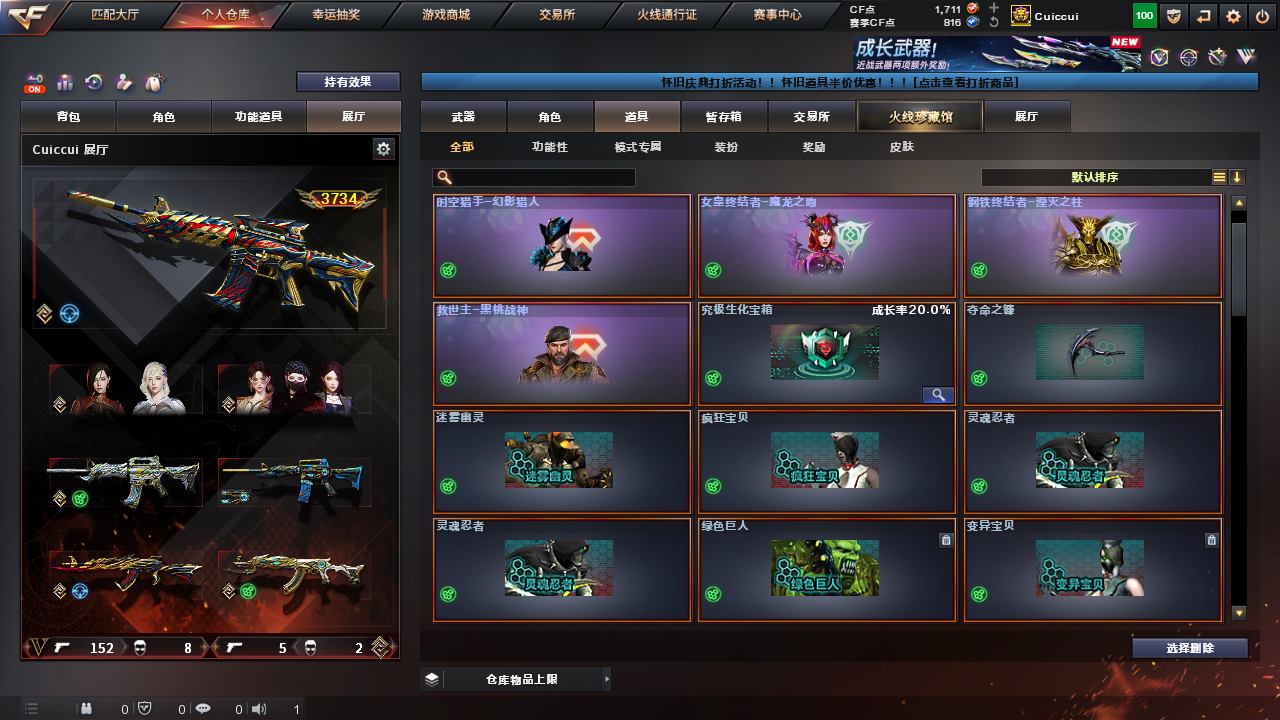
Task: Switch to the 武器 weapons tab
Action: (x=463, y=117)
